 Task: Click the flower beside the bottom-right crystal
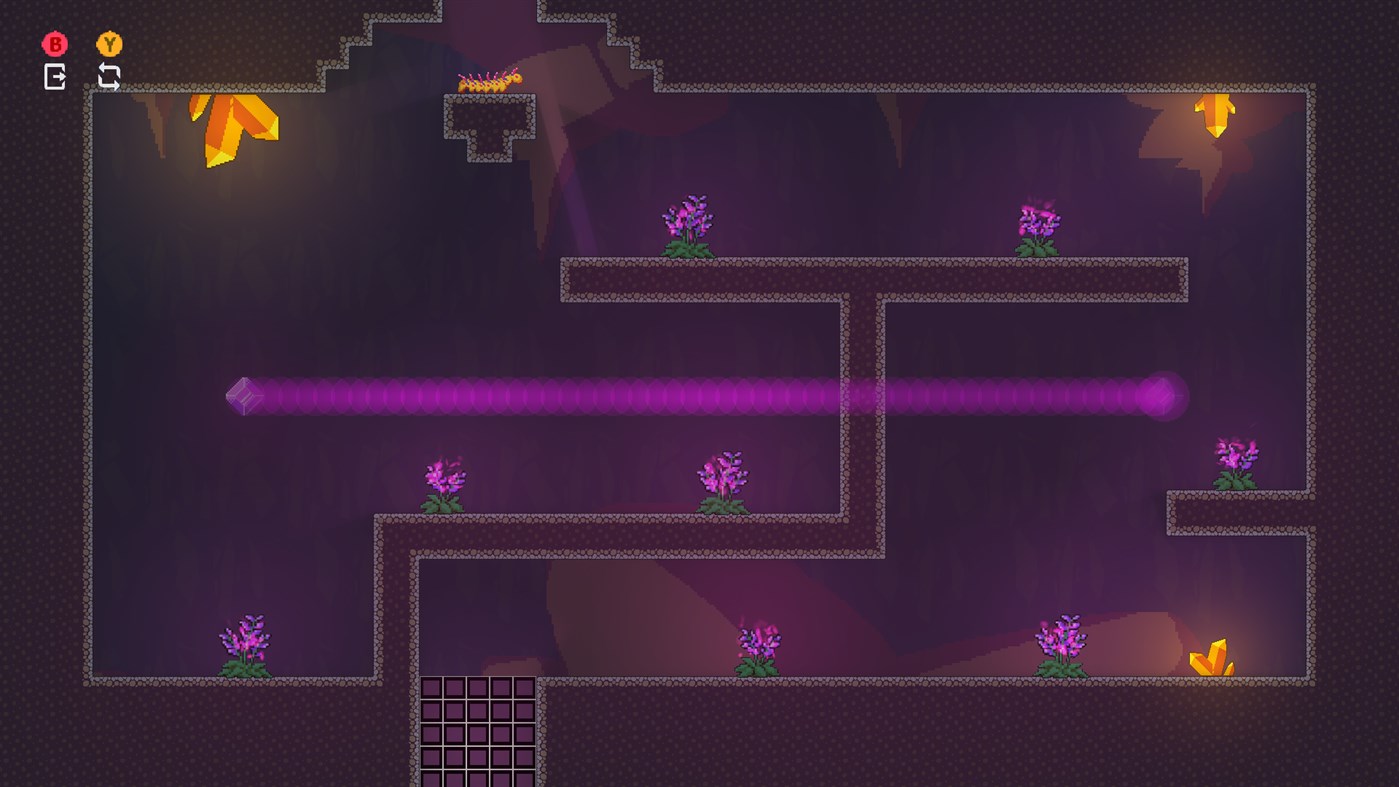tap(1060, 640)
